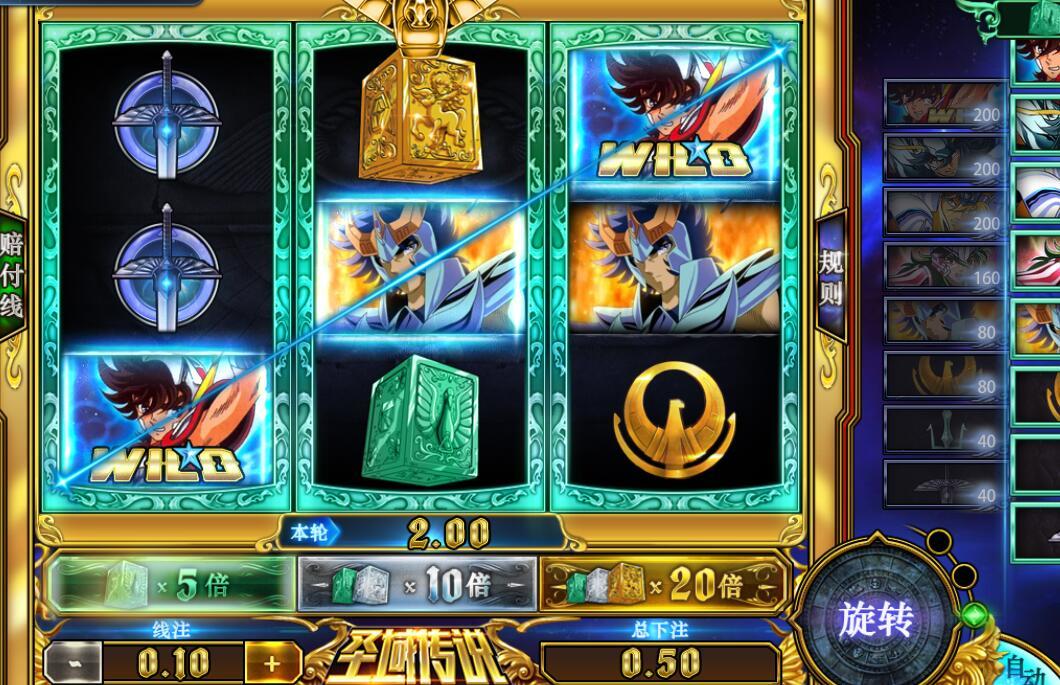Show the 规则 rules panel
This screenshot has width=1060, height=685.
pyautogui.click(x=832, y=277)
